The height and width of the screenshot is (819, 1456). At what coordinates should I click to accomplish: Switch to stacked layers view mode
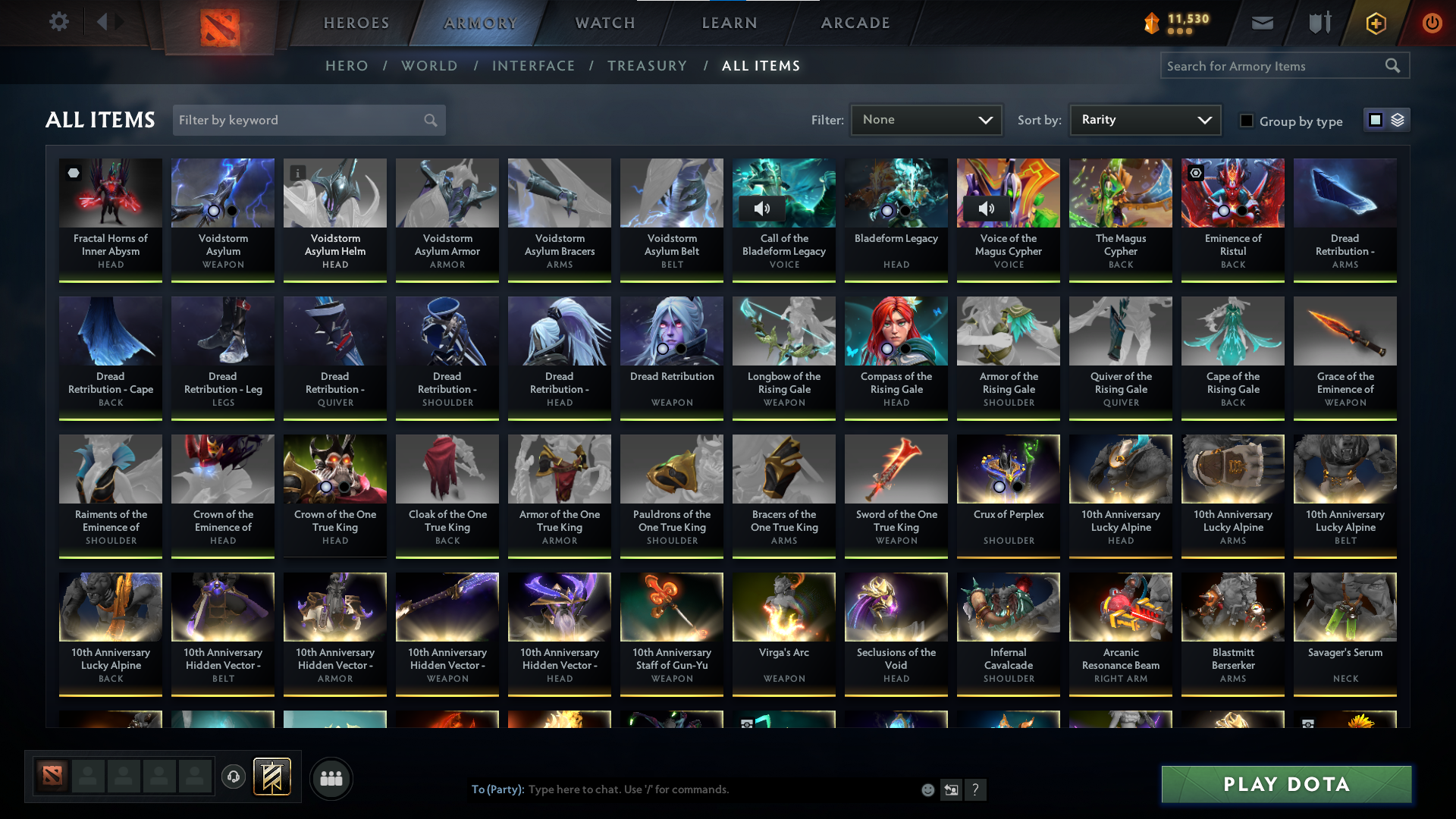pos(1398,120)
